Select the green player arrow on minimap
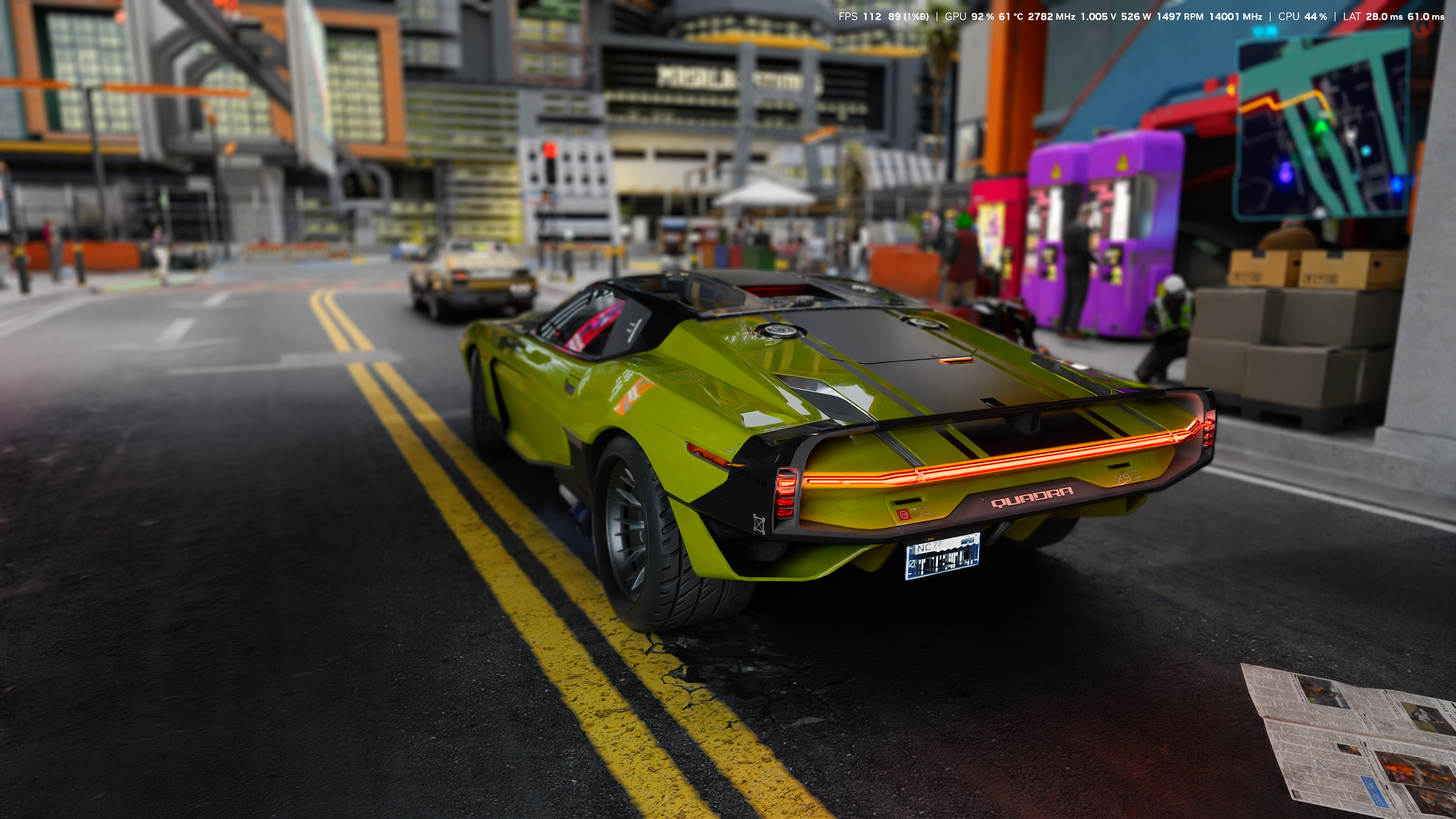1456x819 pixels. (x=1321, y=127)
